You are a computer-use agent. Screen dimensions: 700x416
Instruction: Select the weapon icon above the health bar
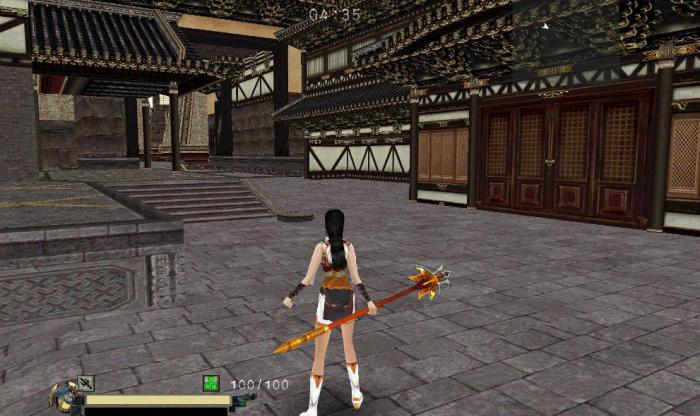86,382
